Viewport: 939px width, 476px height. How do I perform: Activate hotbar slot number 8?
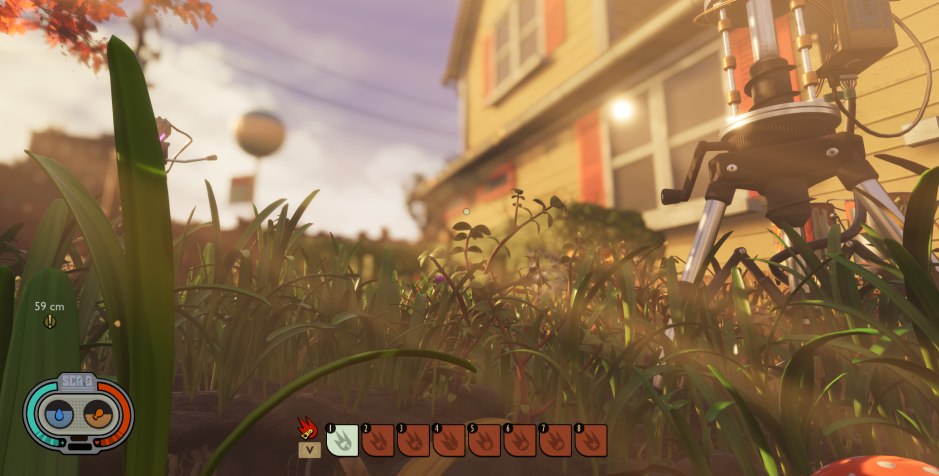[591, 440]
